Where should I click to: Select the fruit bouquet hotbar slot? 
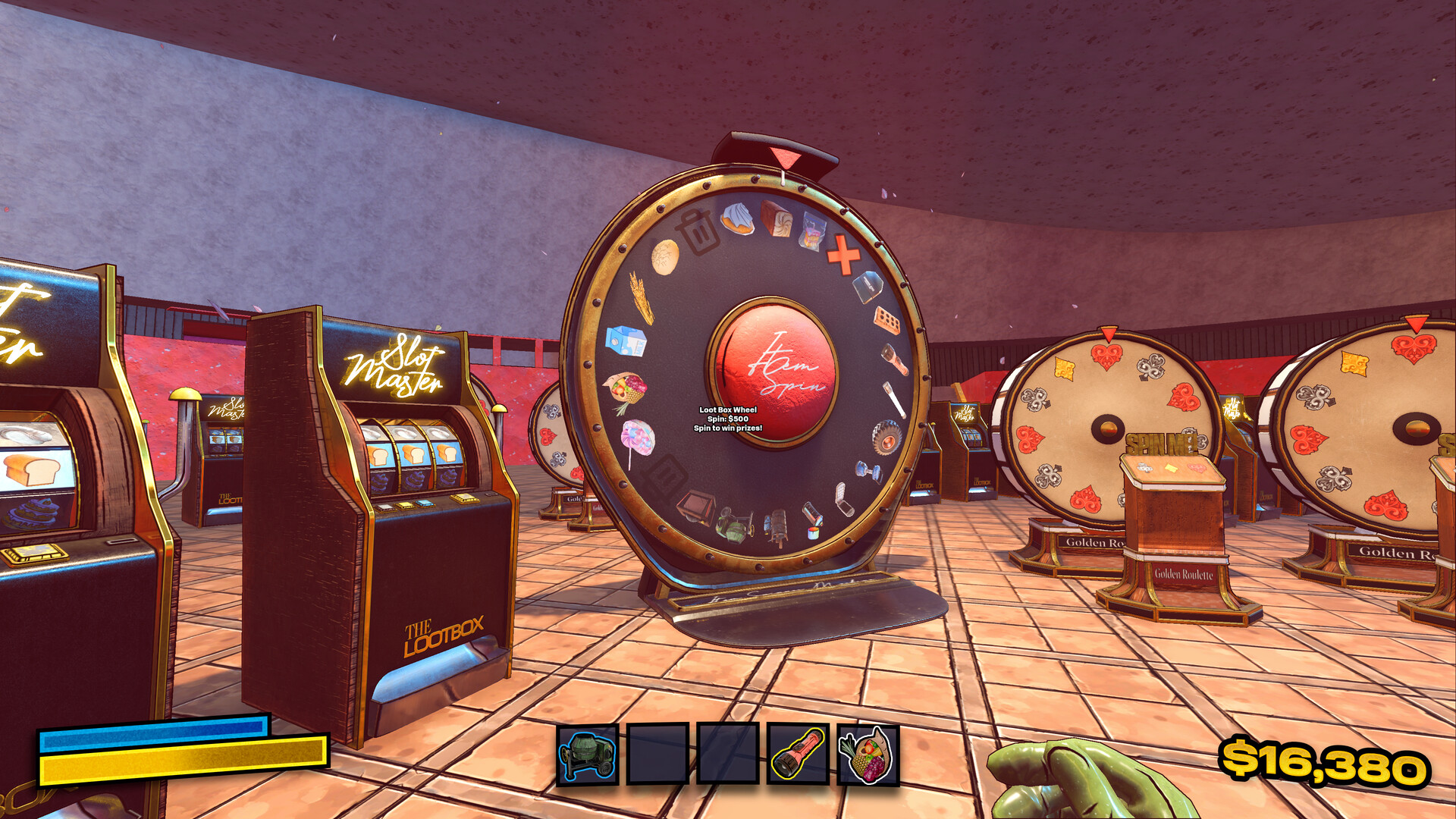[868, 755]
